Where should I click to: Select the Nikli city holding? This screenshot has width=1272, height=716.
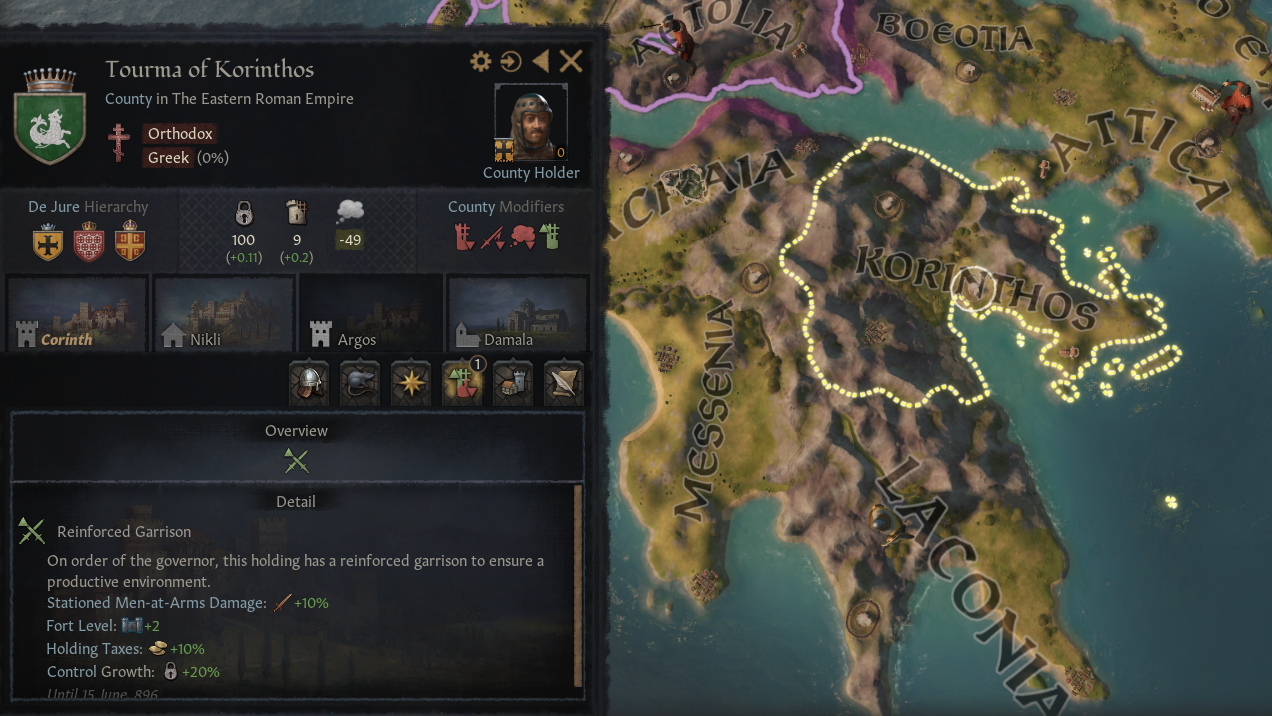point(223,313)
